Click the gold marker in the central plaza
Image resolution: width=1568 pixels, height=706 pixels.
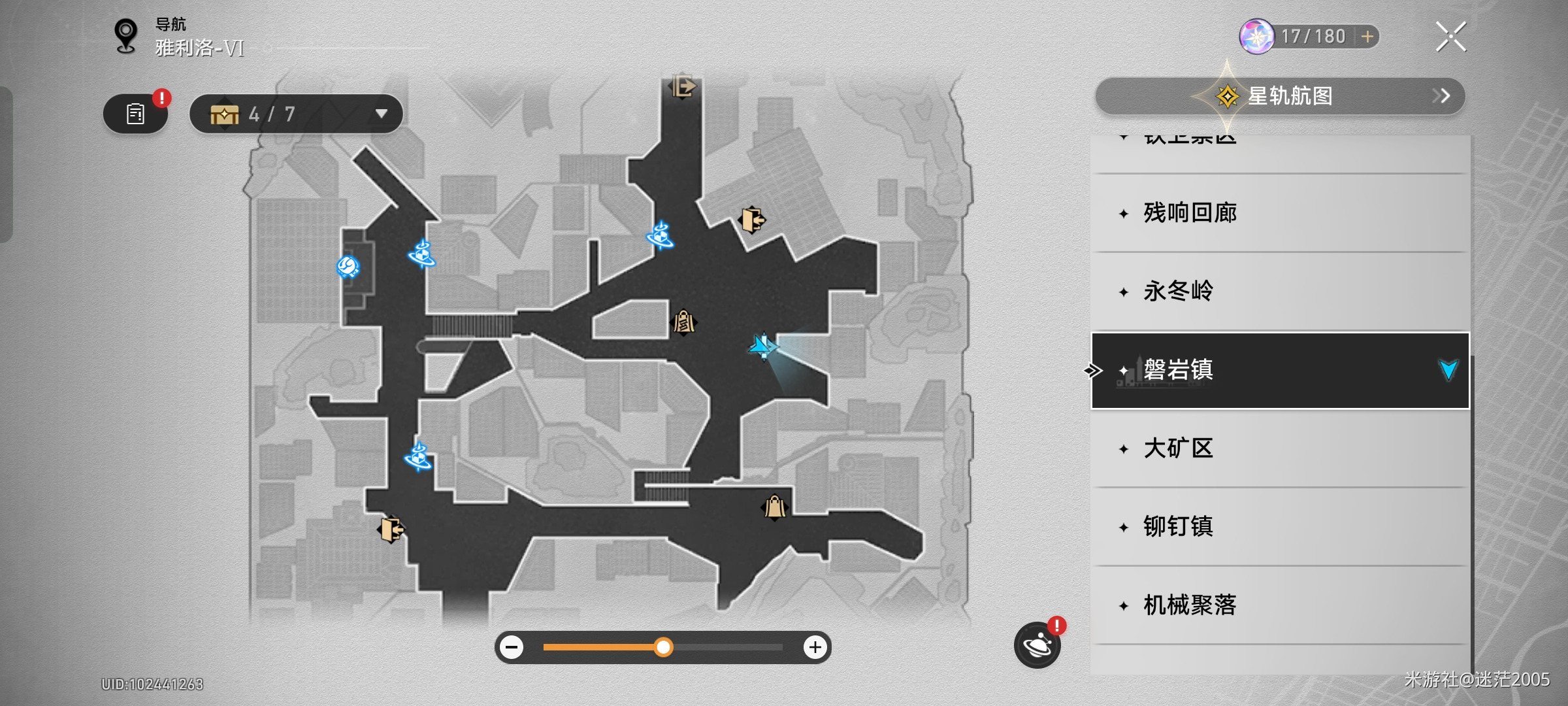[x=684, y=322]
